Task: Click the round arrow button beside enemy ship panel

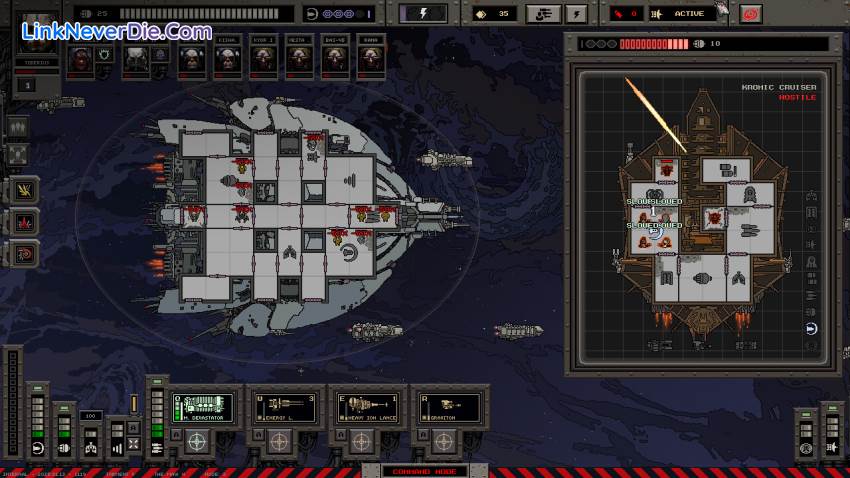Action: coord(811,328)
